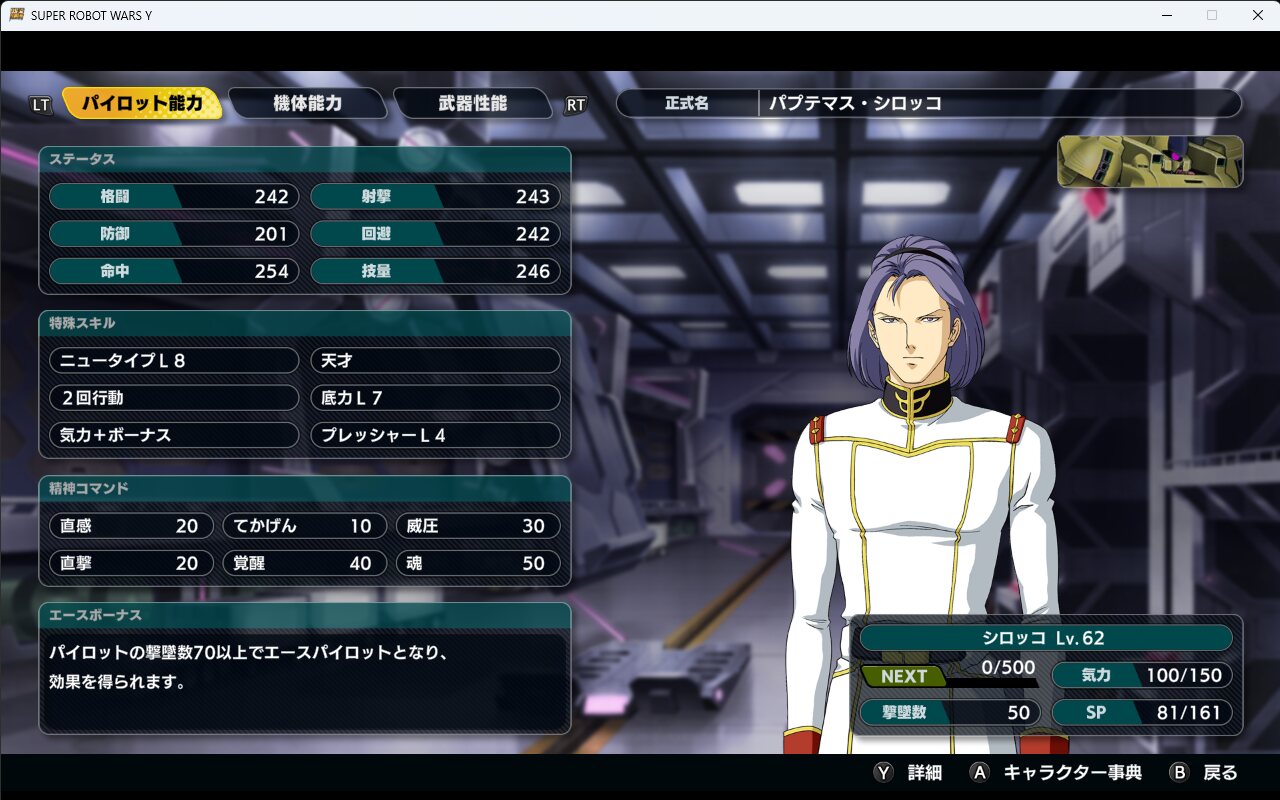Viewport: 1280px width, 800px height.
Task: Choose the プレッシャーL4 skill
Action: (x=435, y=435)
